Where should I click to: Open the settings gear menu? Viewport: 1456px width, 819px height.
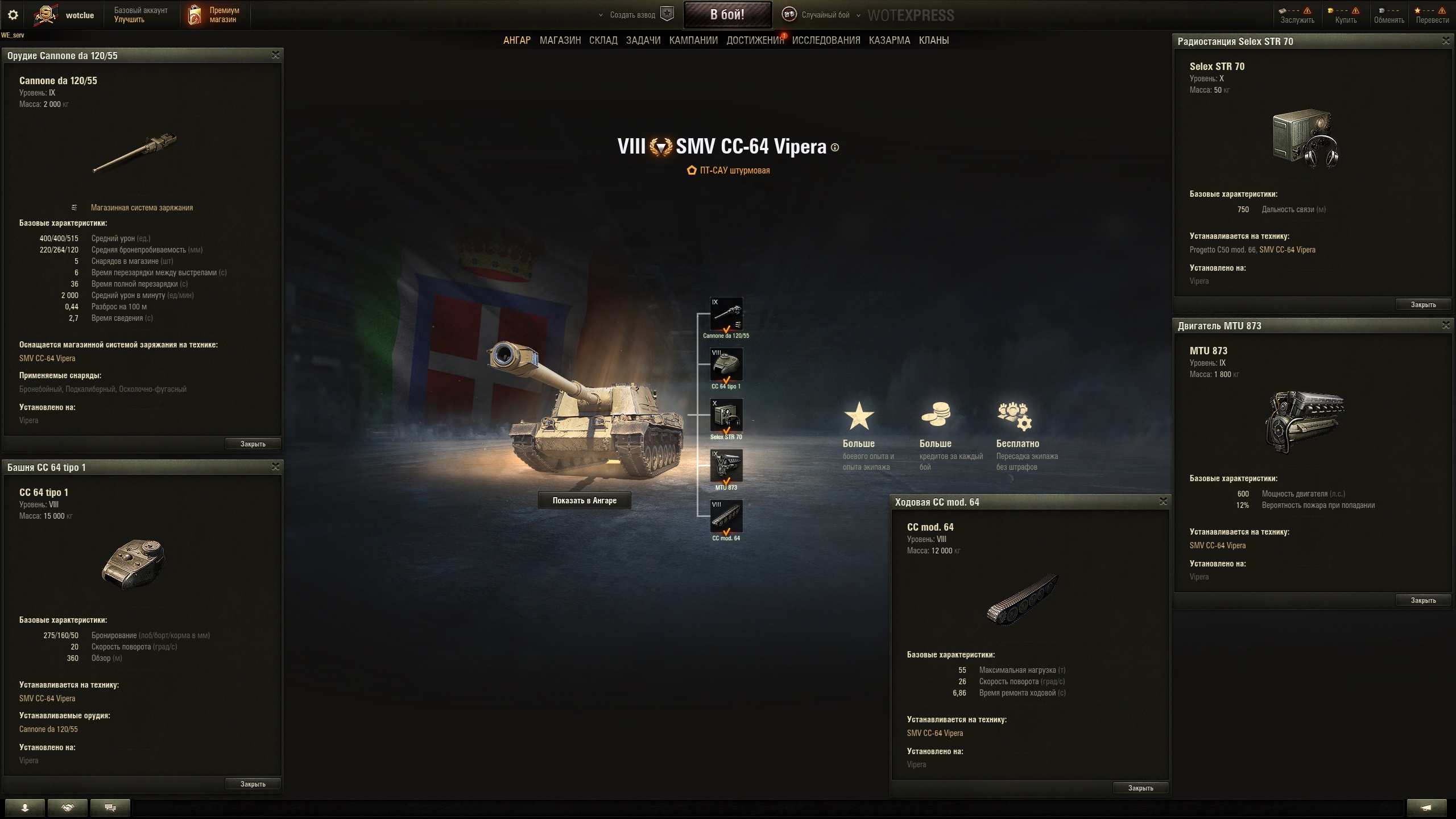pyautogui.click(x=13, y=15)
